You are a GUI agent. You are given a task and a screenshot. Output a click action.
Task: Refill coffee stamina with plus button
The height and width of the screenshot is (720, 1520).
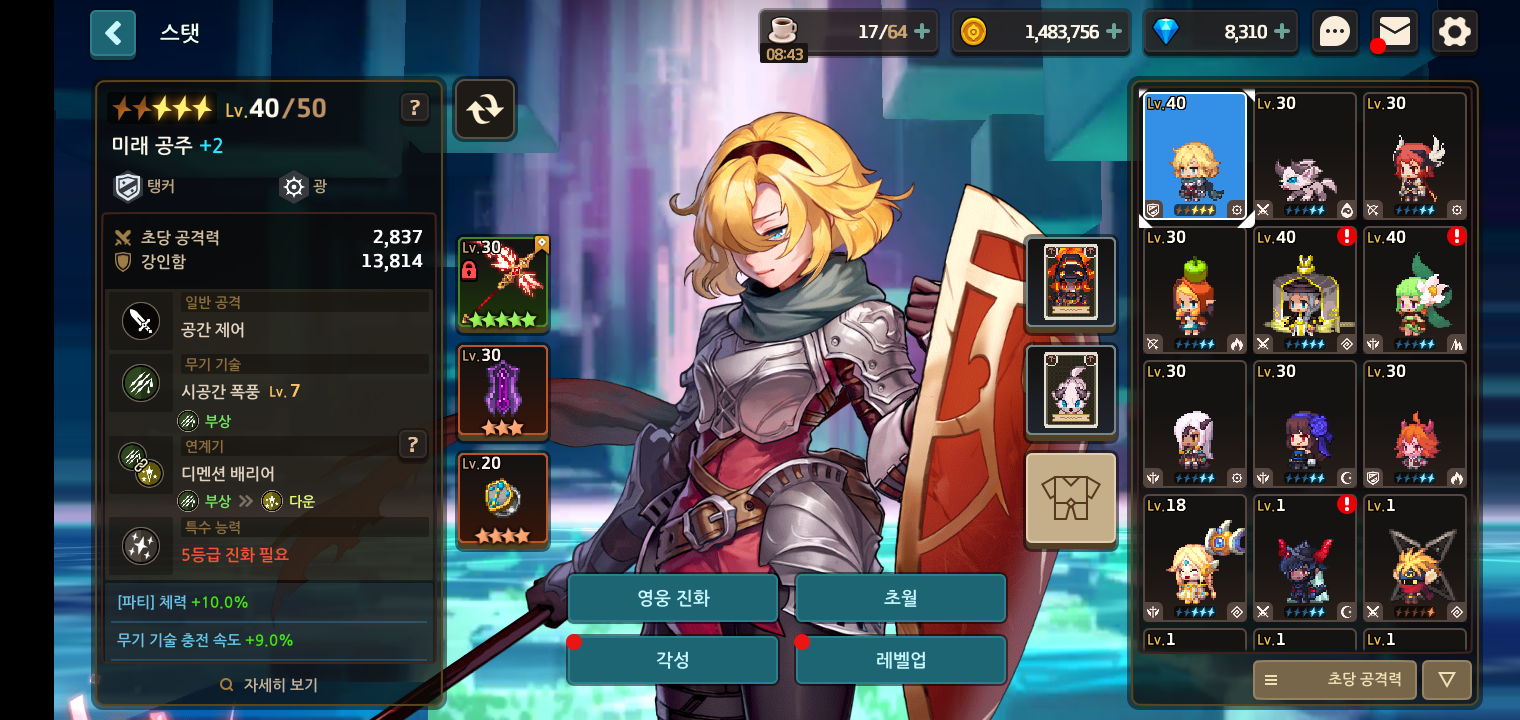tap(922, 32)
